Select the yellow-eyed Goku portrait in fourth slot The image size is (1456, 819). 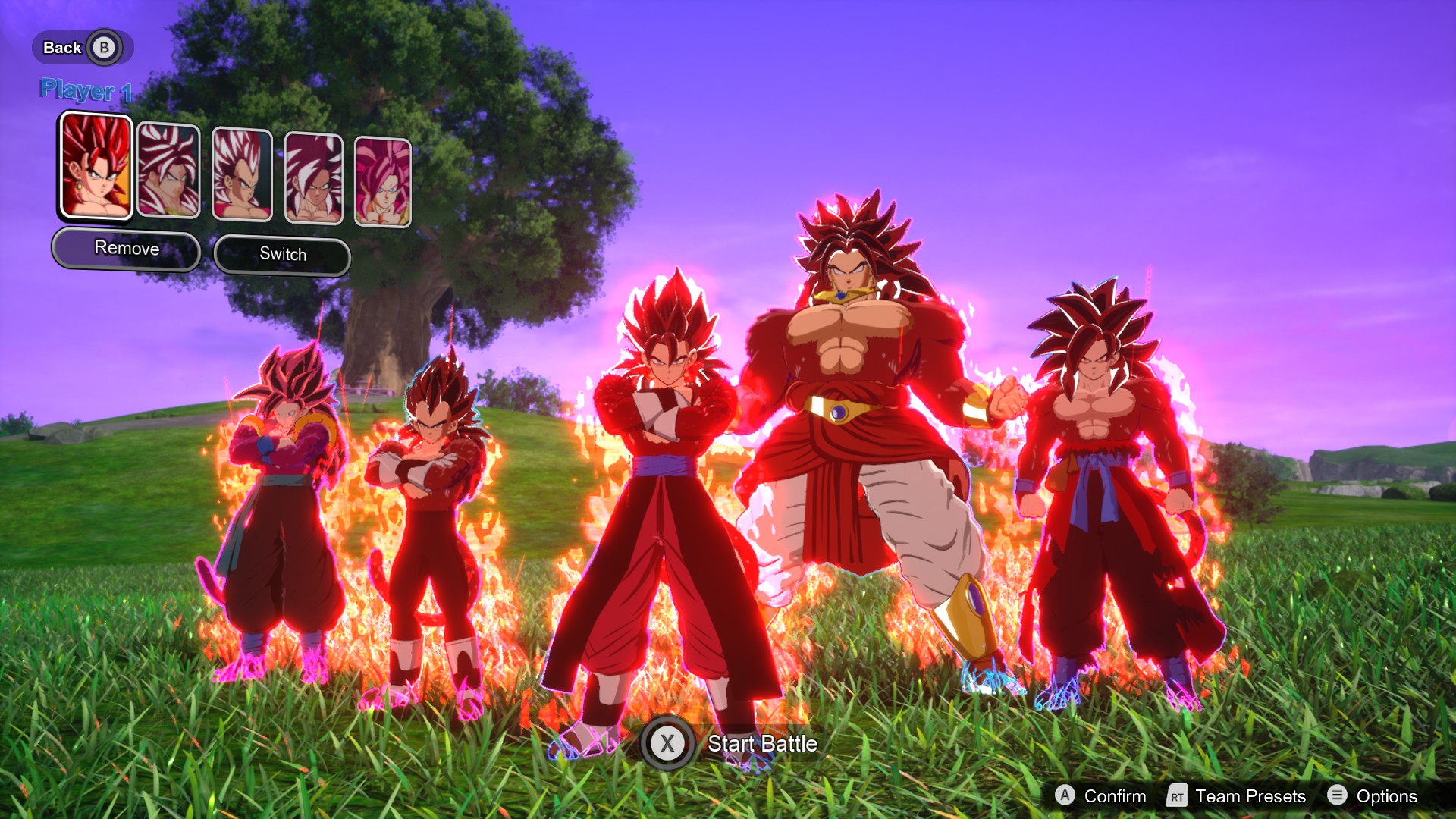313,178
